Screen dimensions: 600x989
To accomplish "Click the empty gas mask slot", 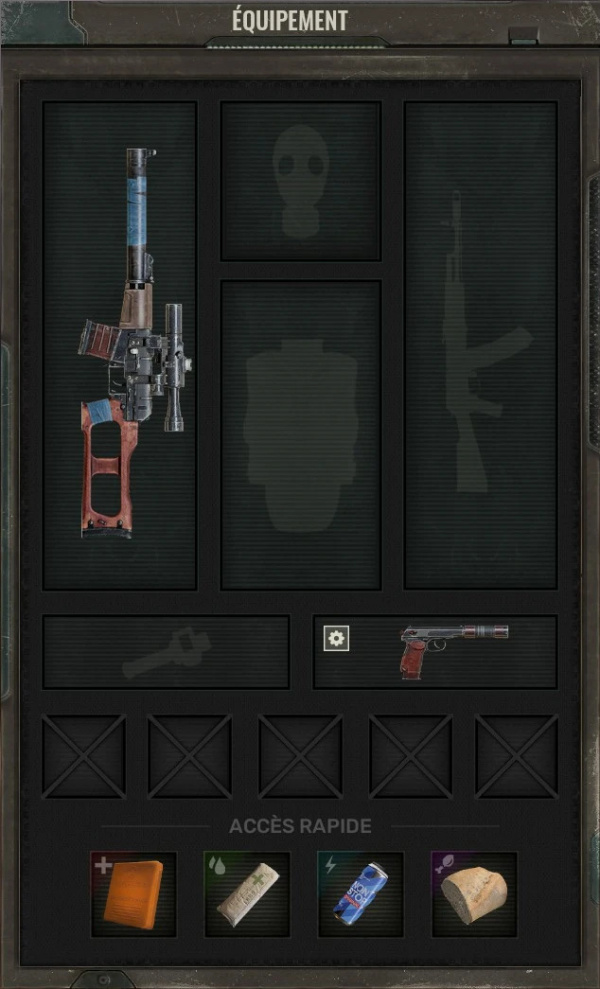I will (300, 181).
